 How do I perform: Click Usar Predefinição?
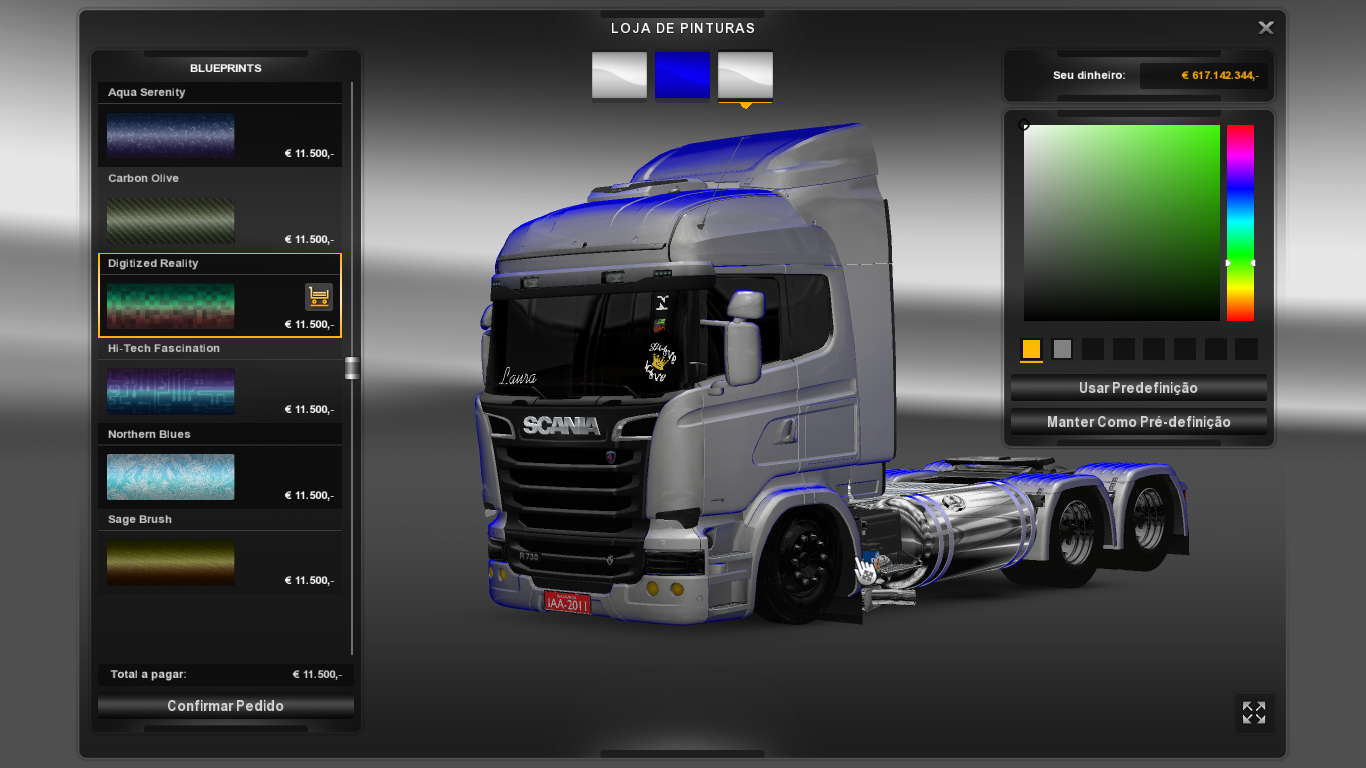click(x=1138, y=388)
